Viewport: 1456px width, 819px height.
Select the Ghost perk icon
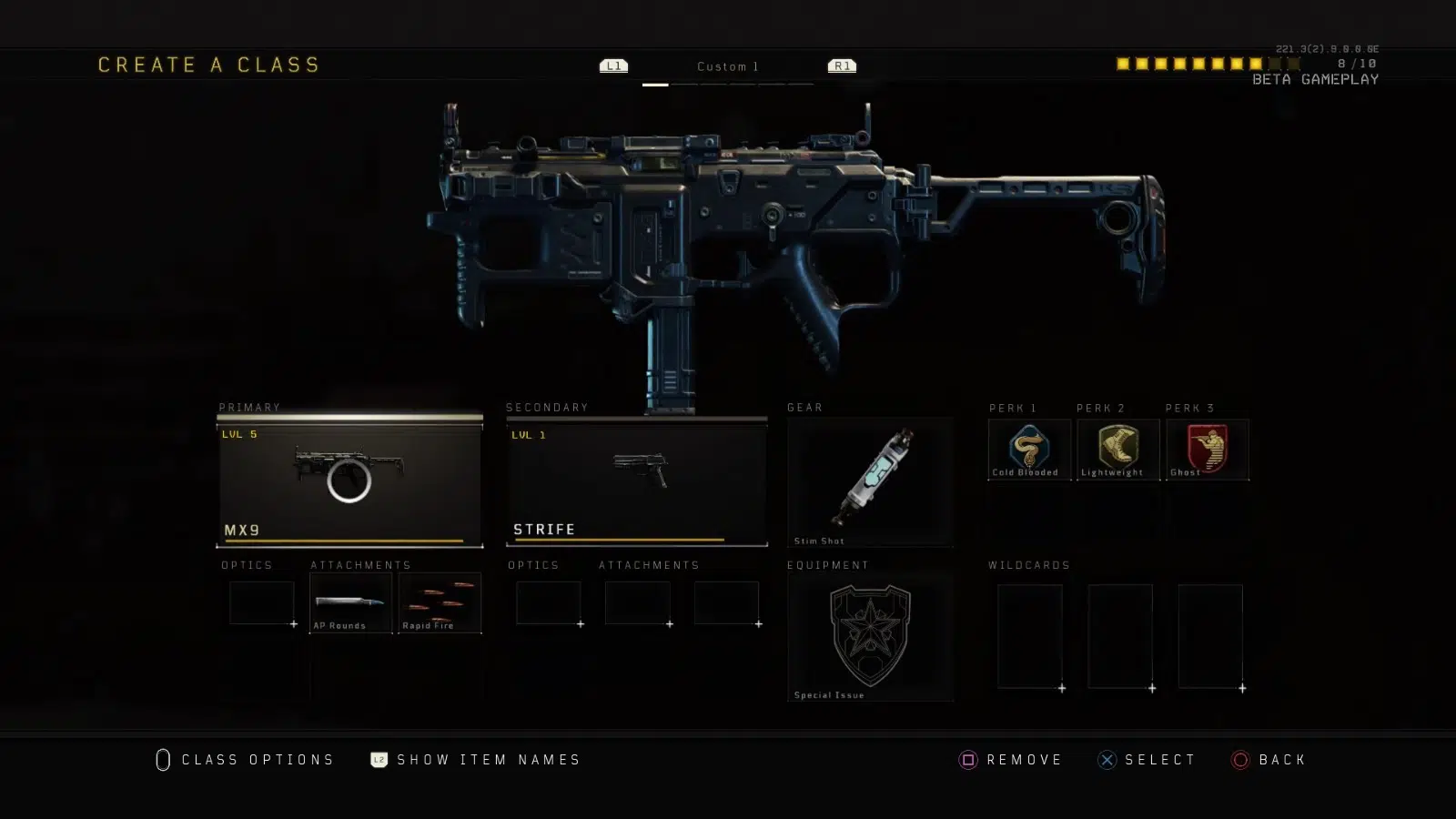1208,448
